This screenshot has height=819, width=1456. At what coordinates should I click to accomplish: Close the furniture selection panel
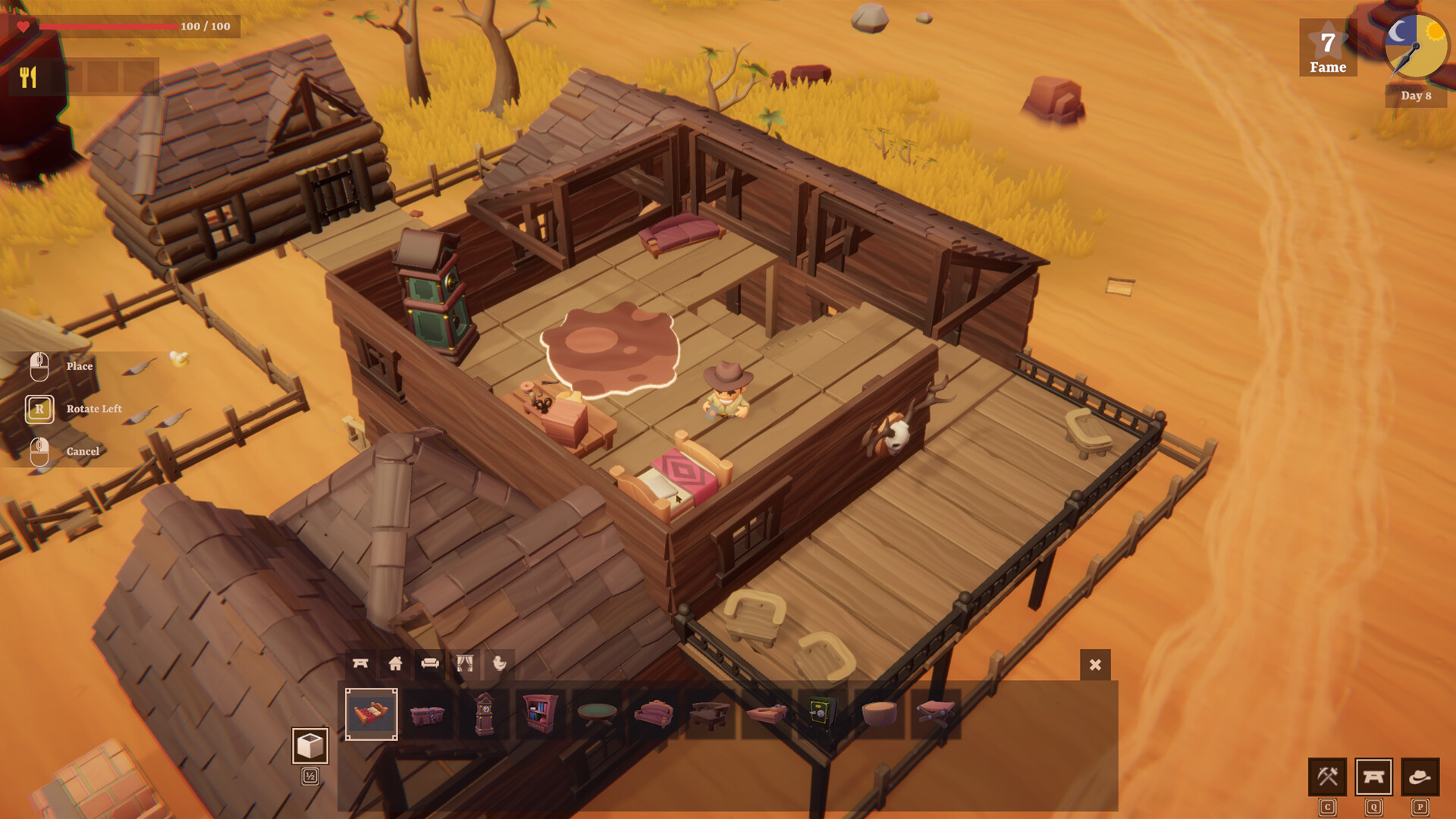pos(1094,664)
